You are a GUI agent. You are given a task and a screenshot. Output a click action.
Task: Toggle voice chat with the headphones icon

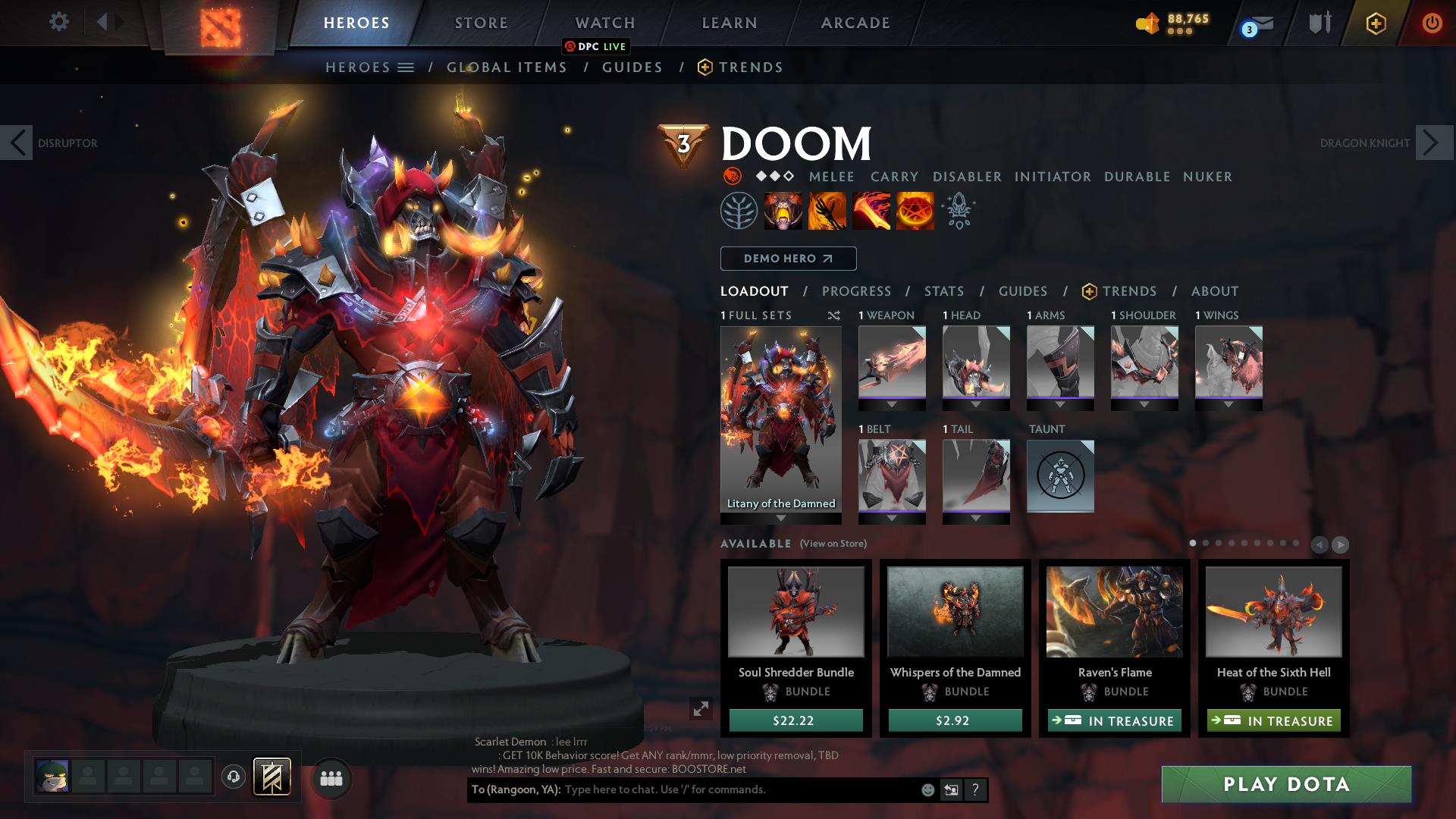point(232,775)
